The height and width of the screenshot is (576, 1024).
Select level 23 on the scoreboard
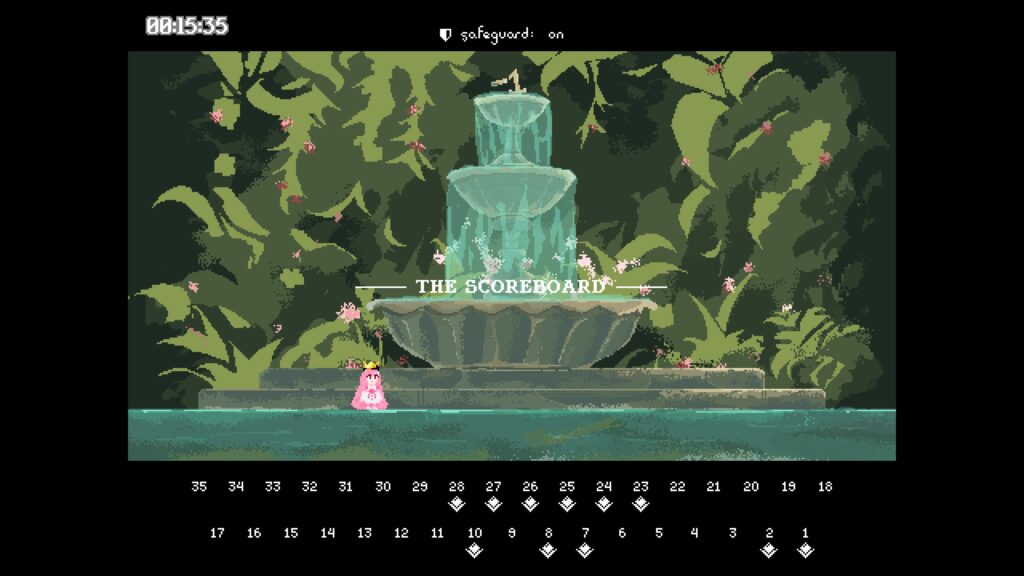click(641, 487)
